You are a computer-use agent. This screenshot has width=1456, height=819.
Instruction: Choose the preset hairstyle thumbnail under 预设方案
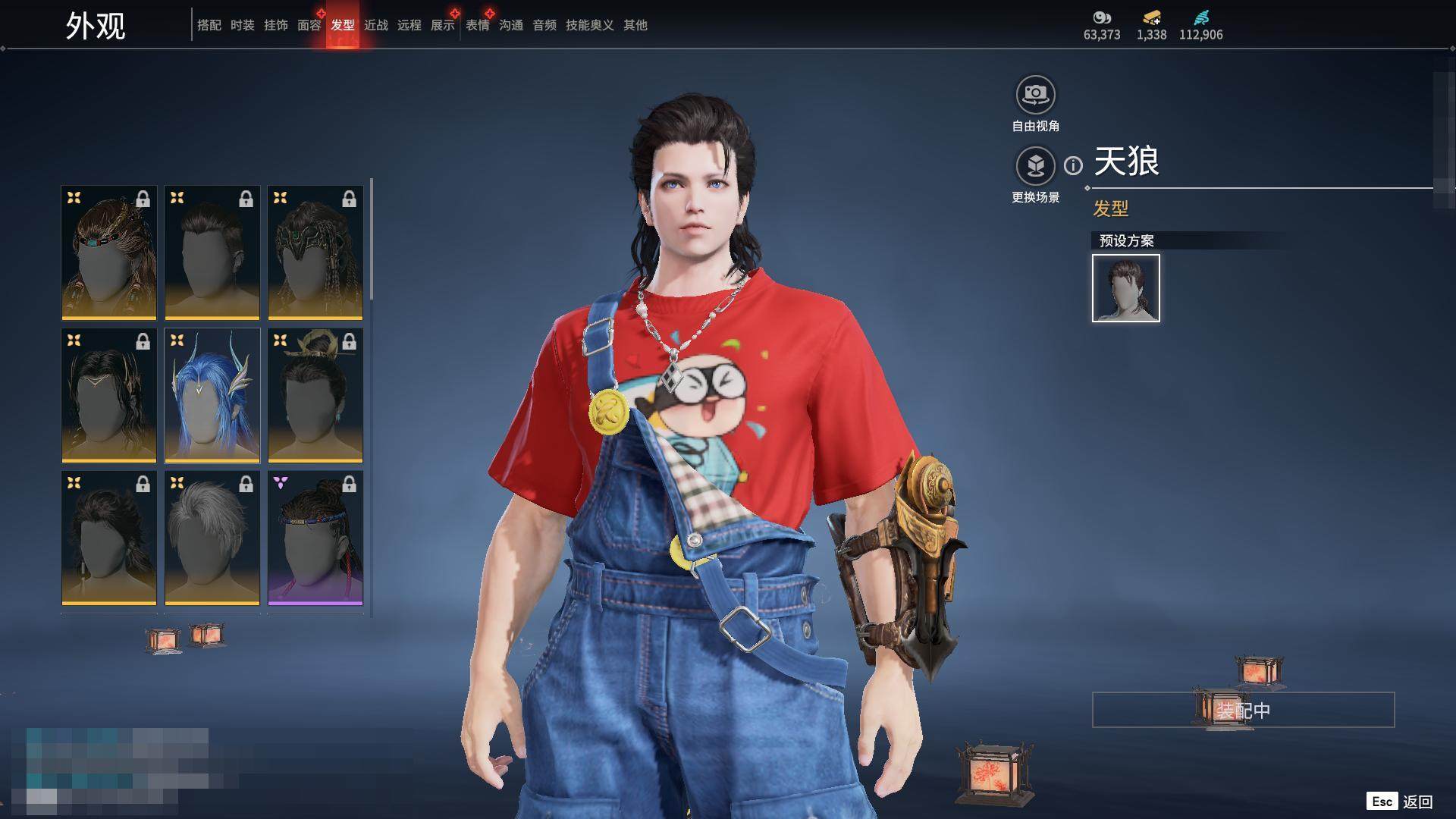click(x=1125, y=288)
